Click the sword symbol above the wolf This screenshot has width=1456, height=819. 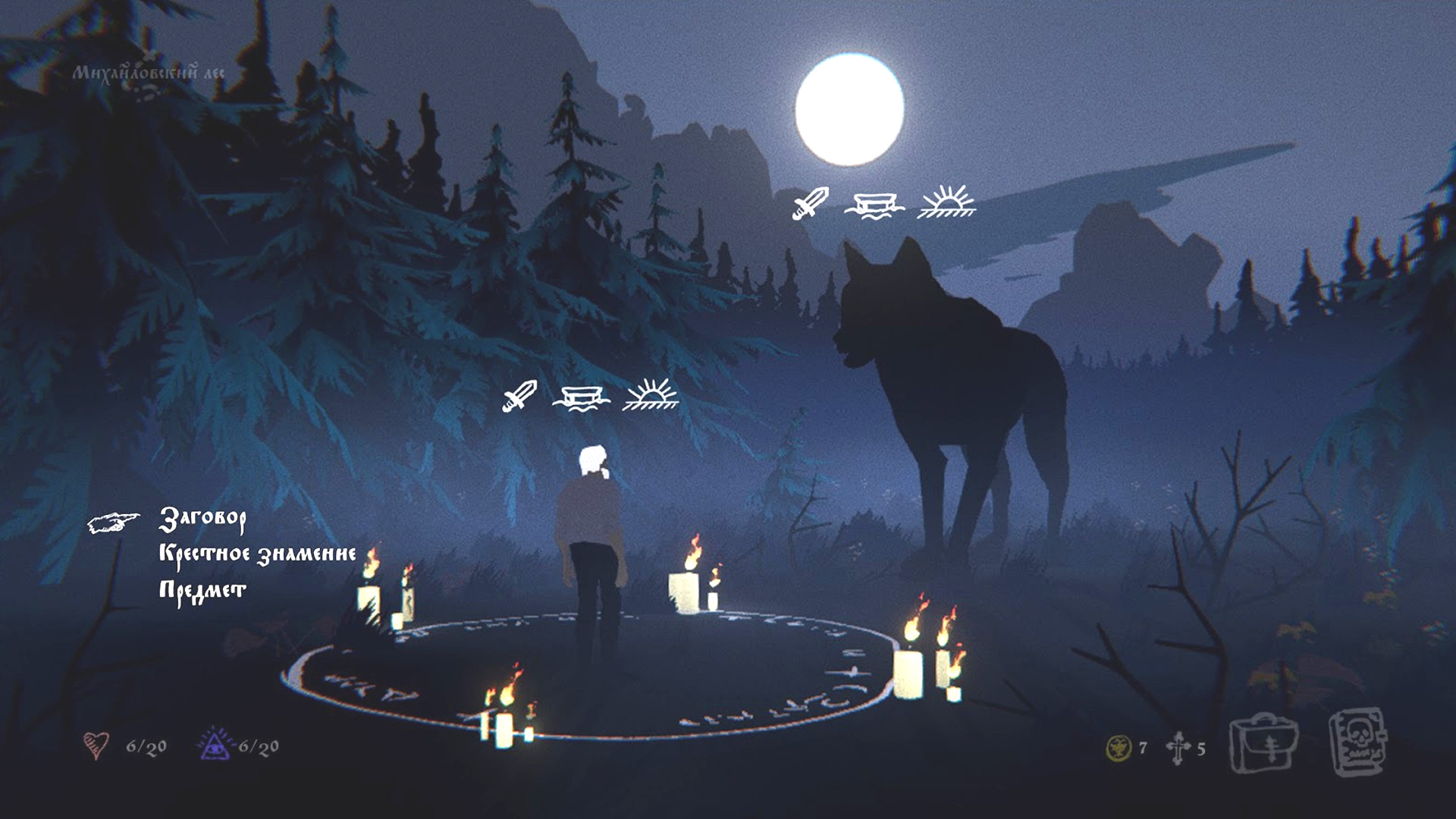(x=811, y=205)
